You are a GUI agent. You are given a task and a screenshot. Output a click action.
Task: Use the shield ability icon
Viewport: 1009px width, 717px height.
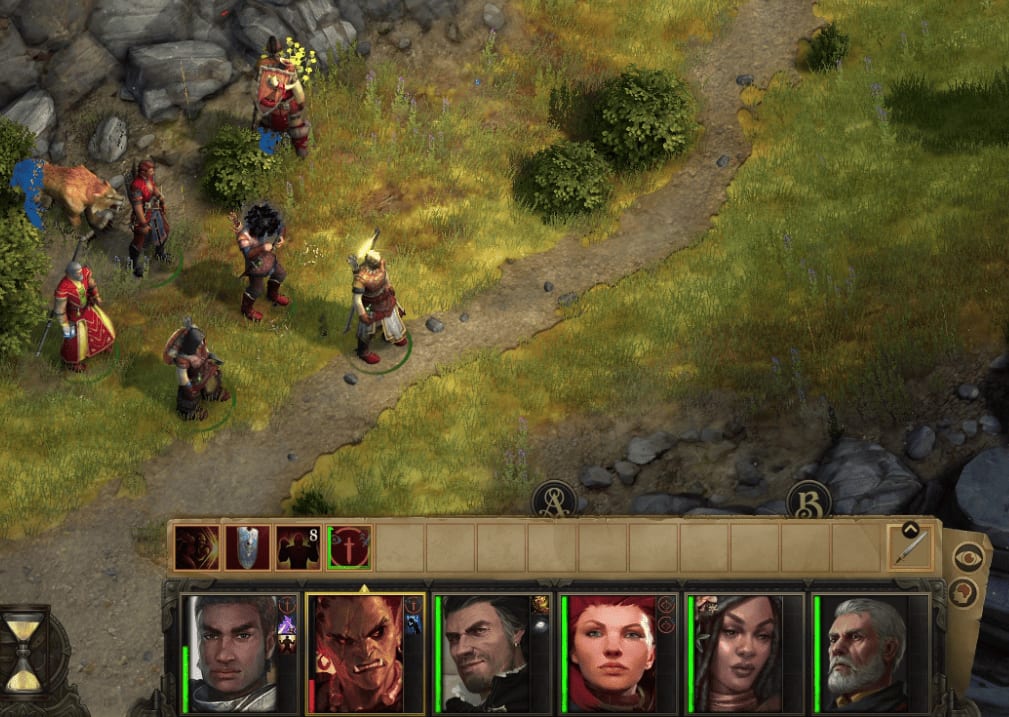tap(248, 547)
